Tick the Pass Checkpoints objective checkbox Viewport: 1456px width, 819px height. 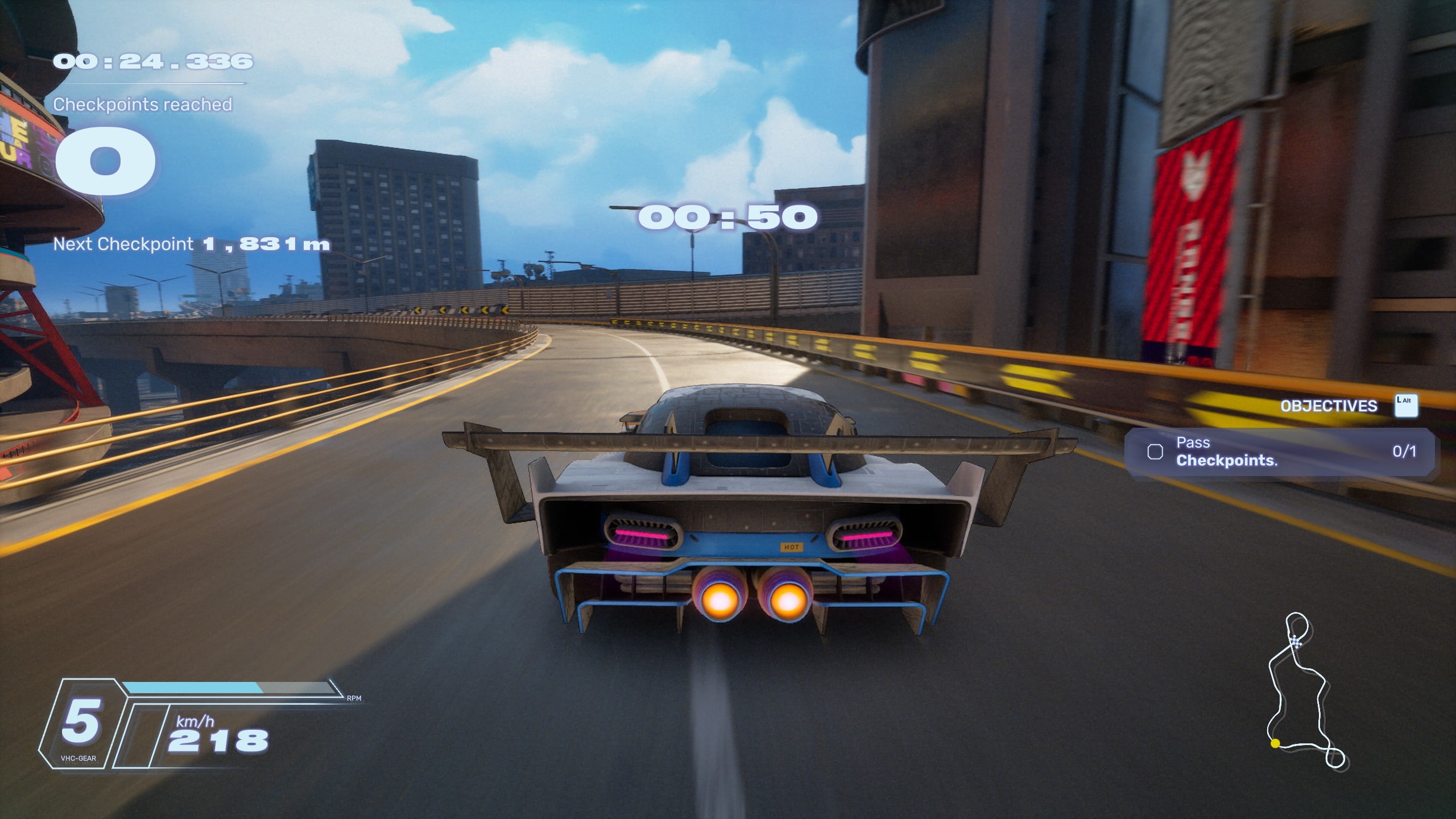tap(1155, 452)
